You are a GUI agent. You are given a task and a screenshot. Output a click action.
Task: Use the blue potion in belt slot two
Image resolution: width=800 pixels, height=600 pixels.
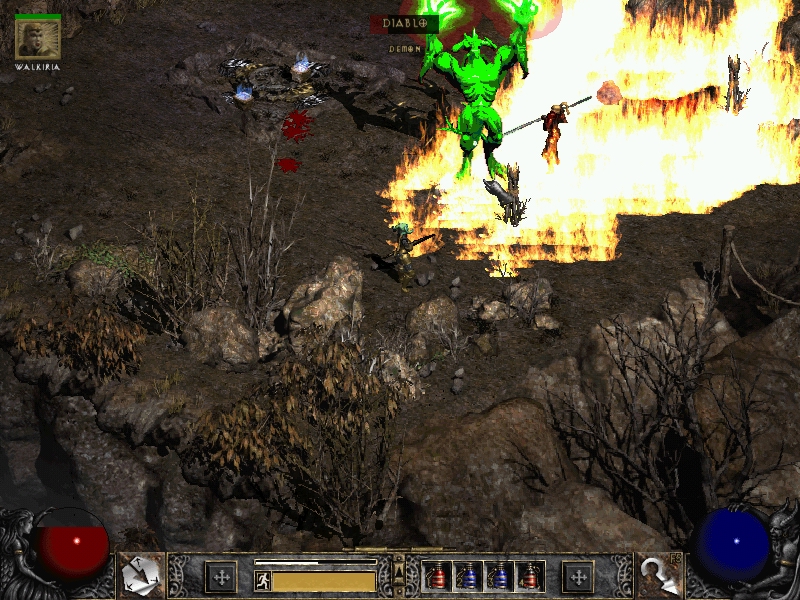(x=468, y=576)
